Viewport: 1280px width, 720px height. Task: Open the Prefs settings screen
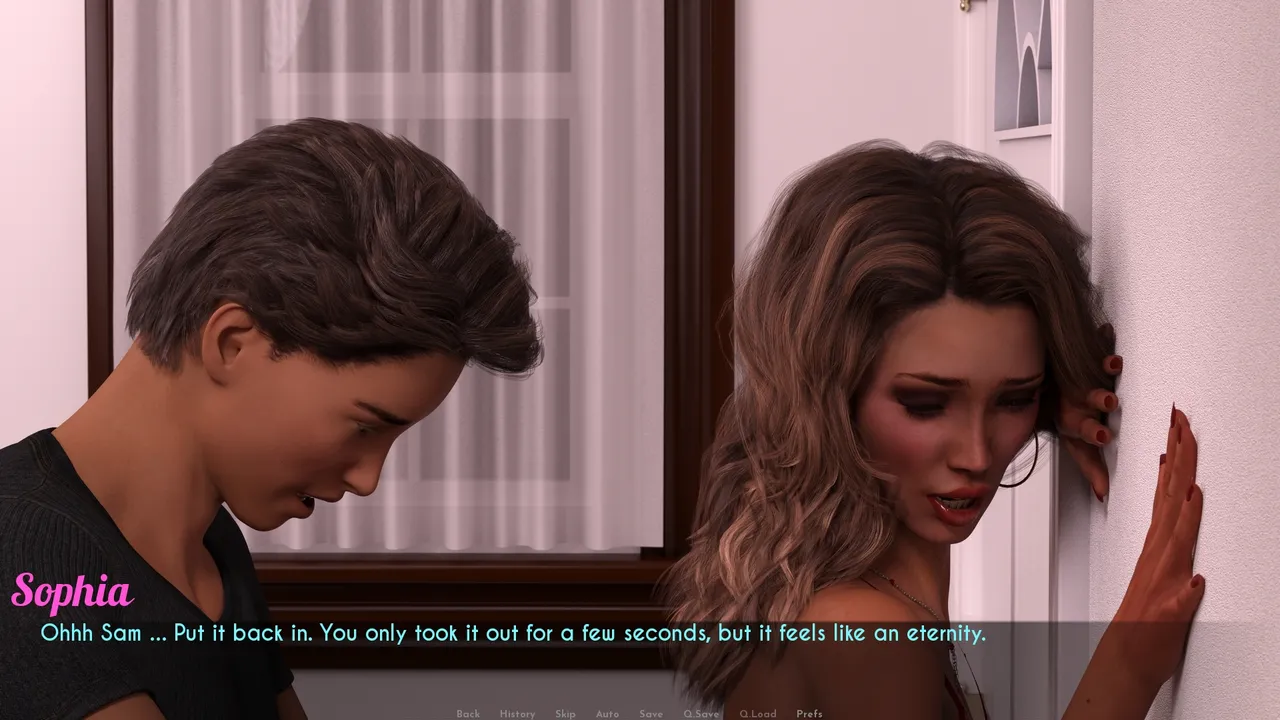809,714
